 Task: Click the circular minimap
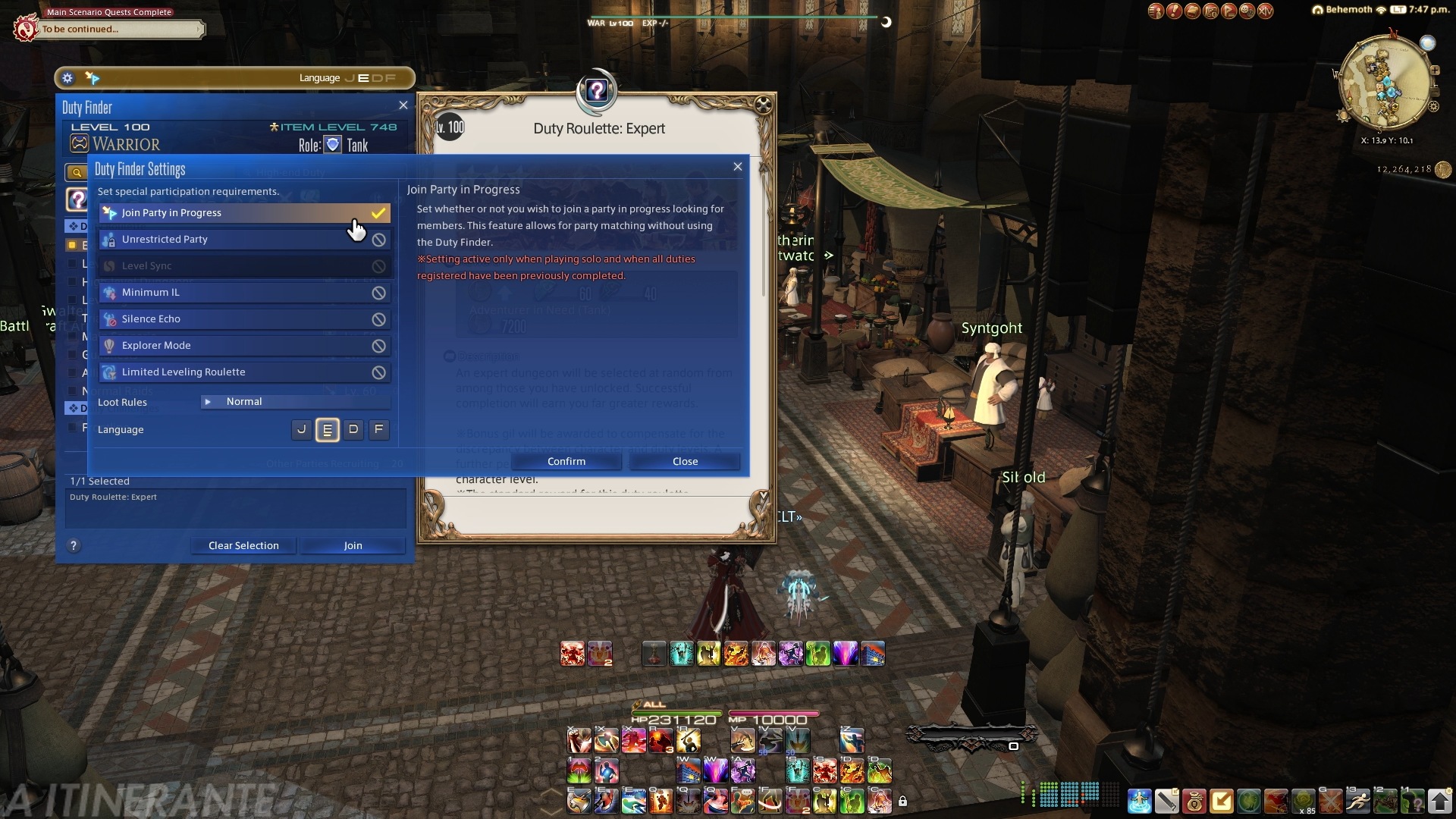point(1387,83)
